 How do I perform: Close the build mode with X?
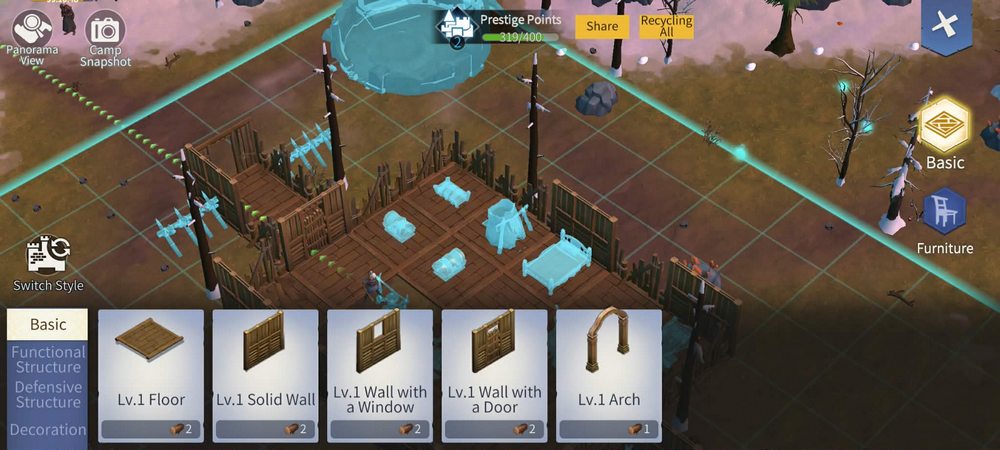point(944,27)
